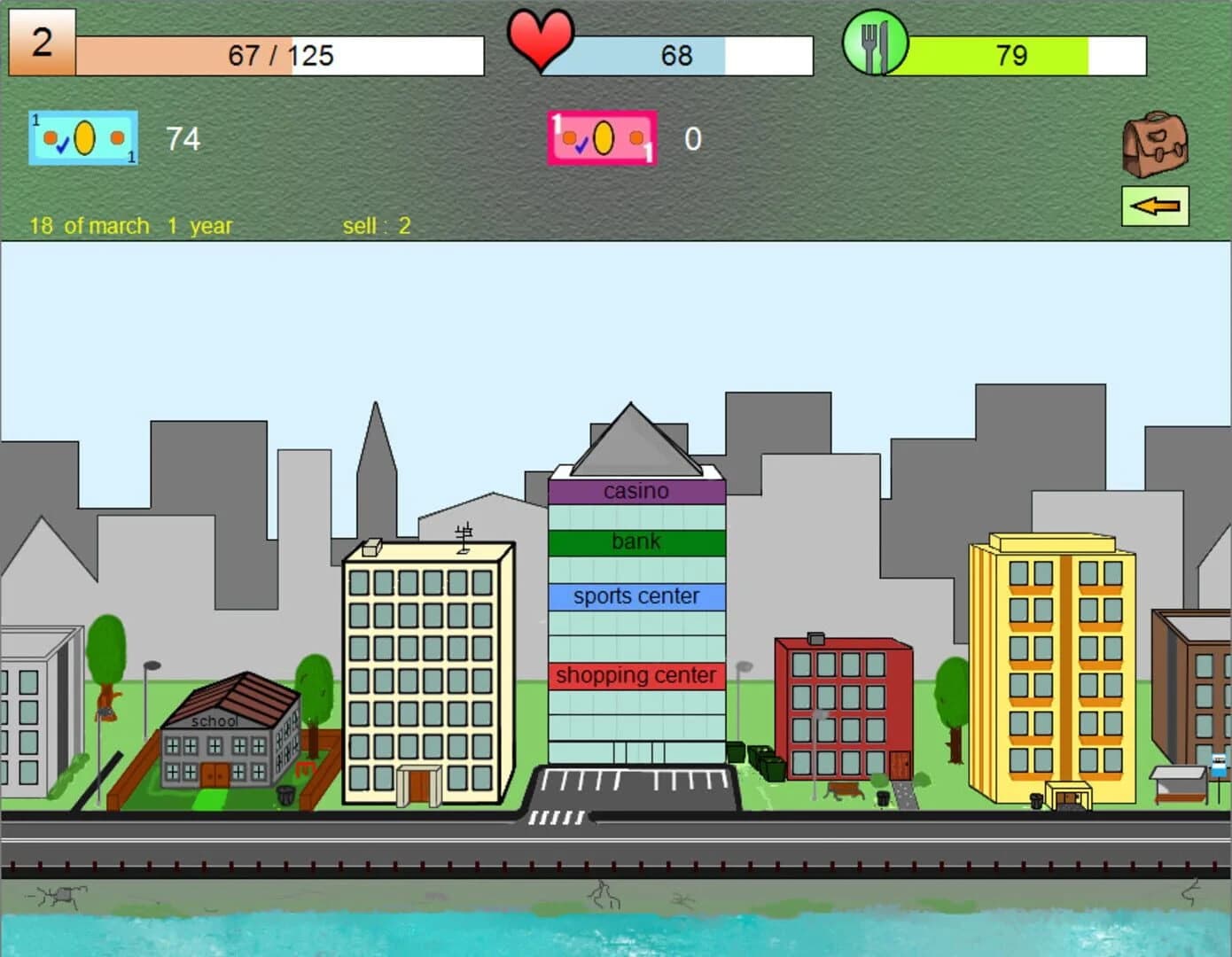The width and height of the screenshot is (1232, 957).
Task: Click the date text "18 of march 1 year"
Action: pyautogui.click(x=129, y=225)
